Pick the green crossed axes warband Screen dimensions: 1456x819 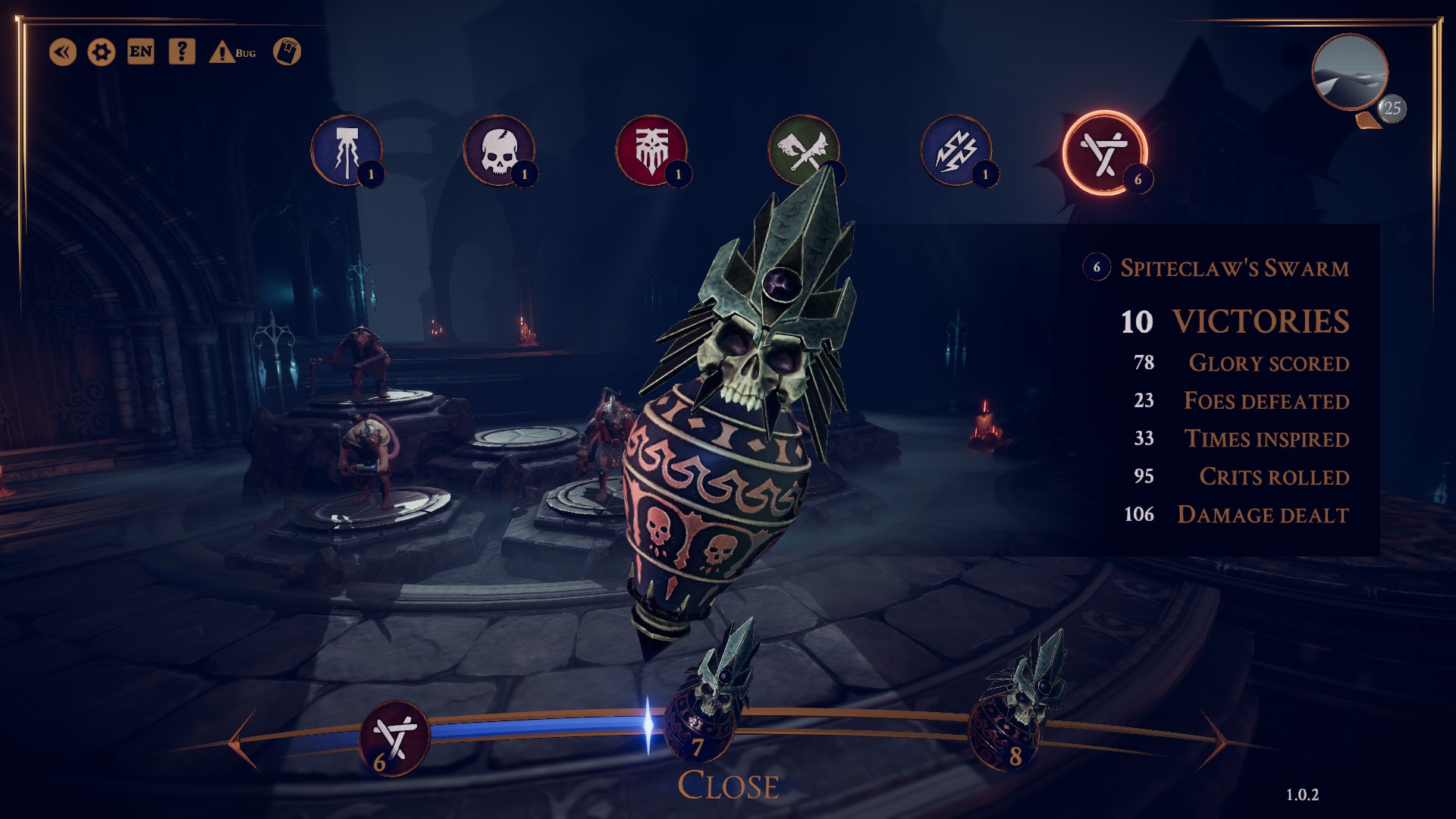[x=803, y=150]
